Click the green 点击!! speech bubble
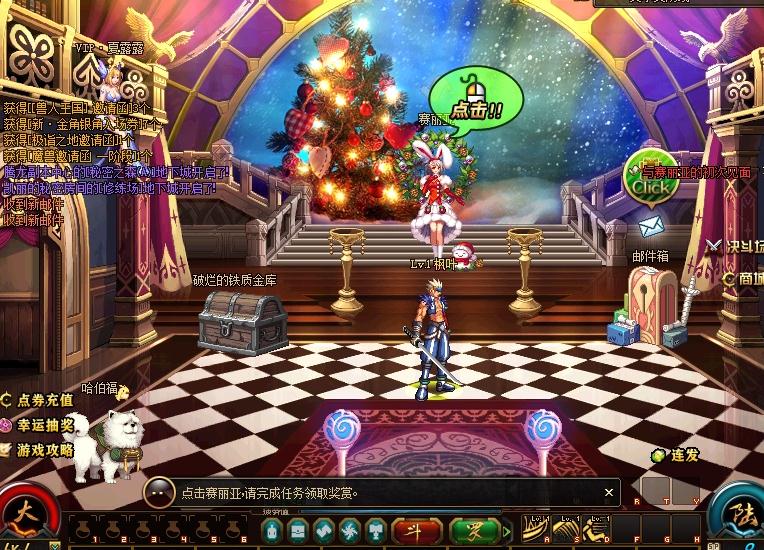 point(475,106)
